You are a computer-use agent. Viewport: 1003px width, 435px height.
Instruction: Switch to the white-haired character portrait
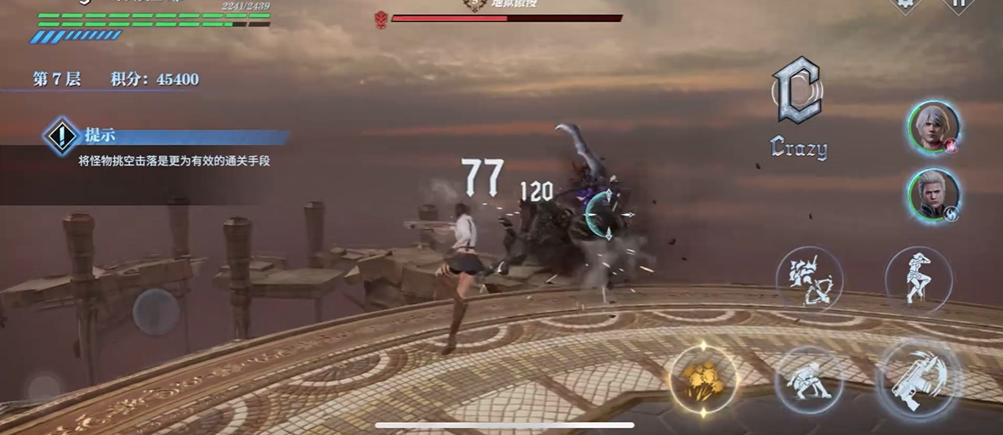point(934,127)
